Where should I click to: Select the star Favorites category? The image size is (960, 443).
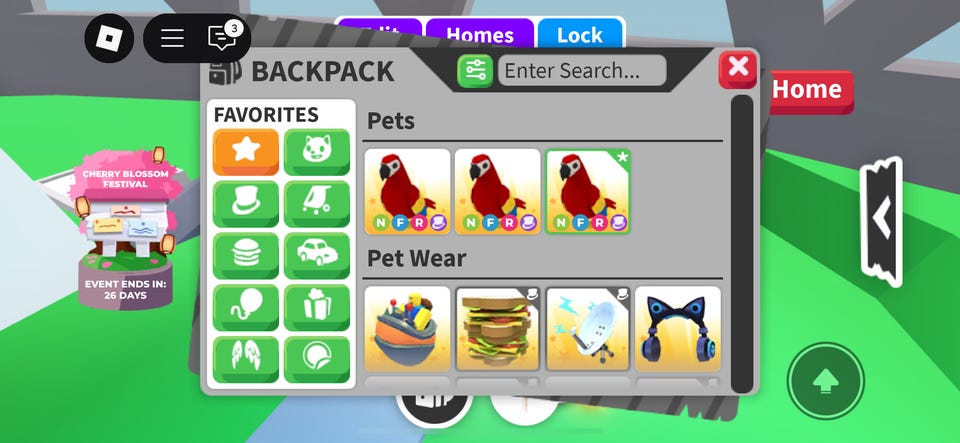click(245, 152)
